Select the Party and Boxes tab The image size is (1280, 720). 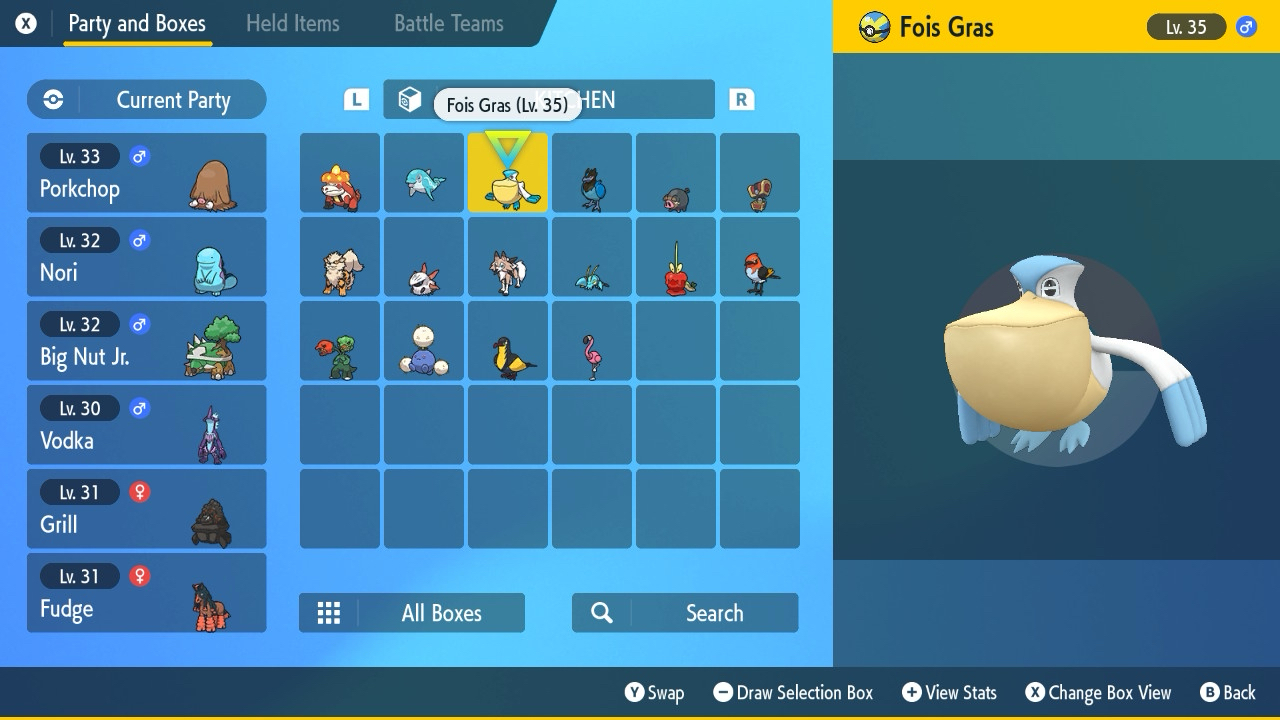pyautogui.click(x=137, y=23)
